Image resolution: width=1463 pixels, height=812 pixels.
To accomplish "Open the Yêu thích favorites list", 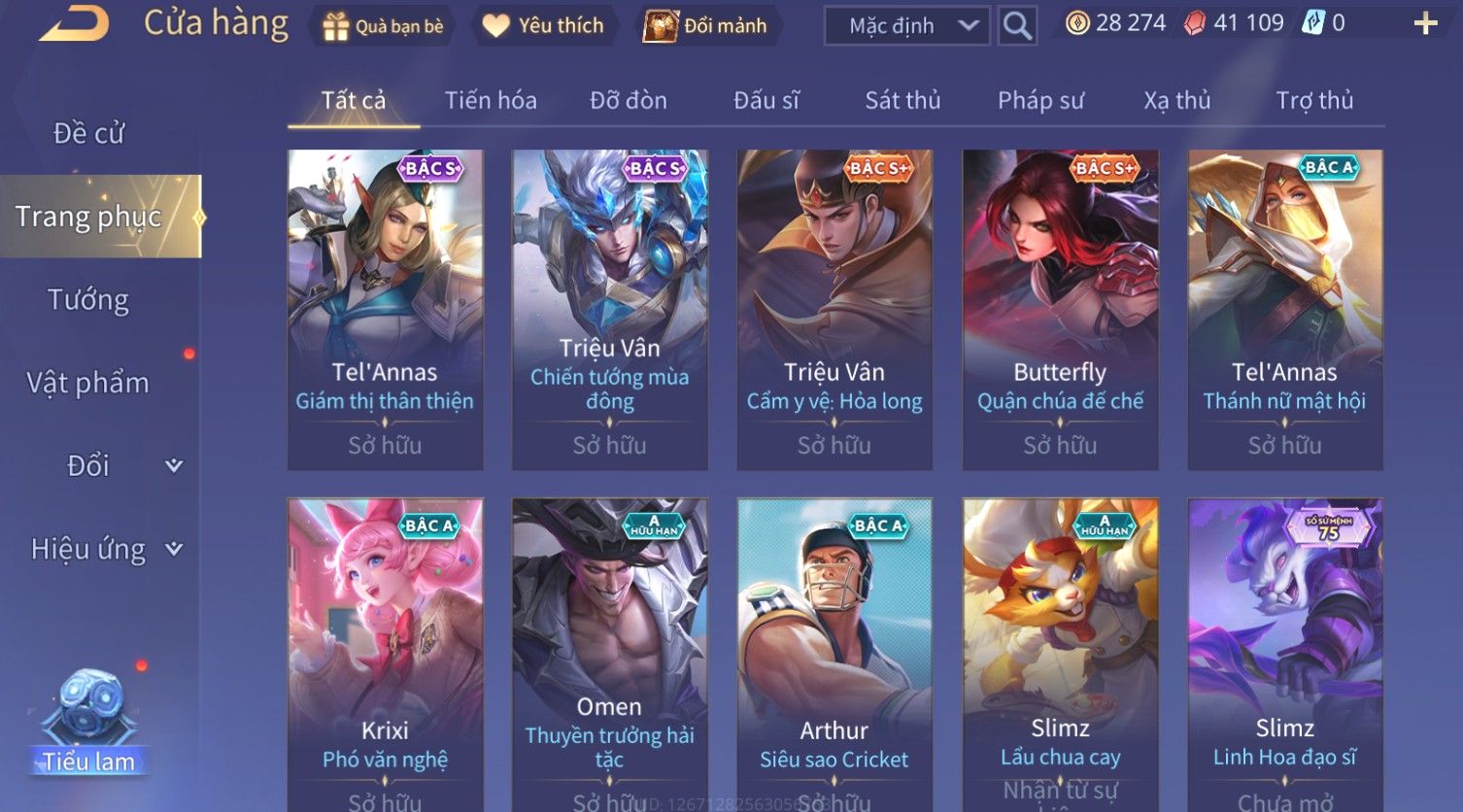I will pyautogui.click(x=544, y=26).
